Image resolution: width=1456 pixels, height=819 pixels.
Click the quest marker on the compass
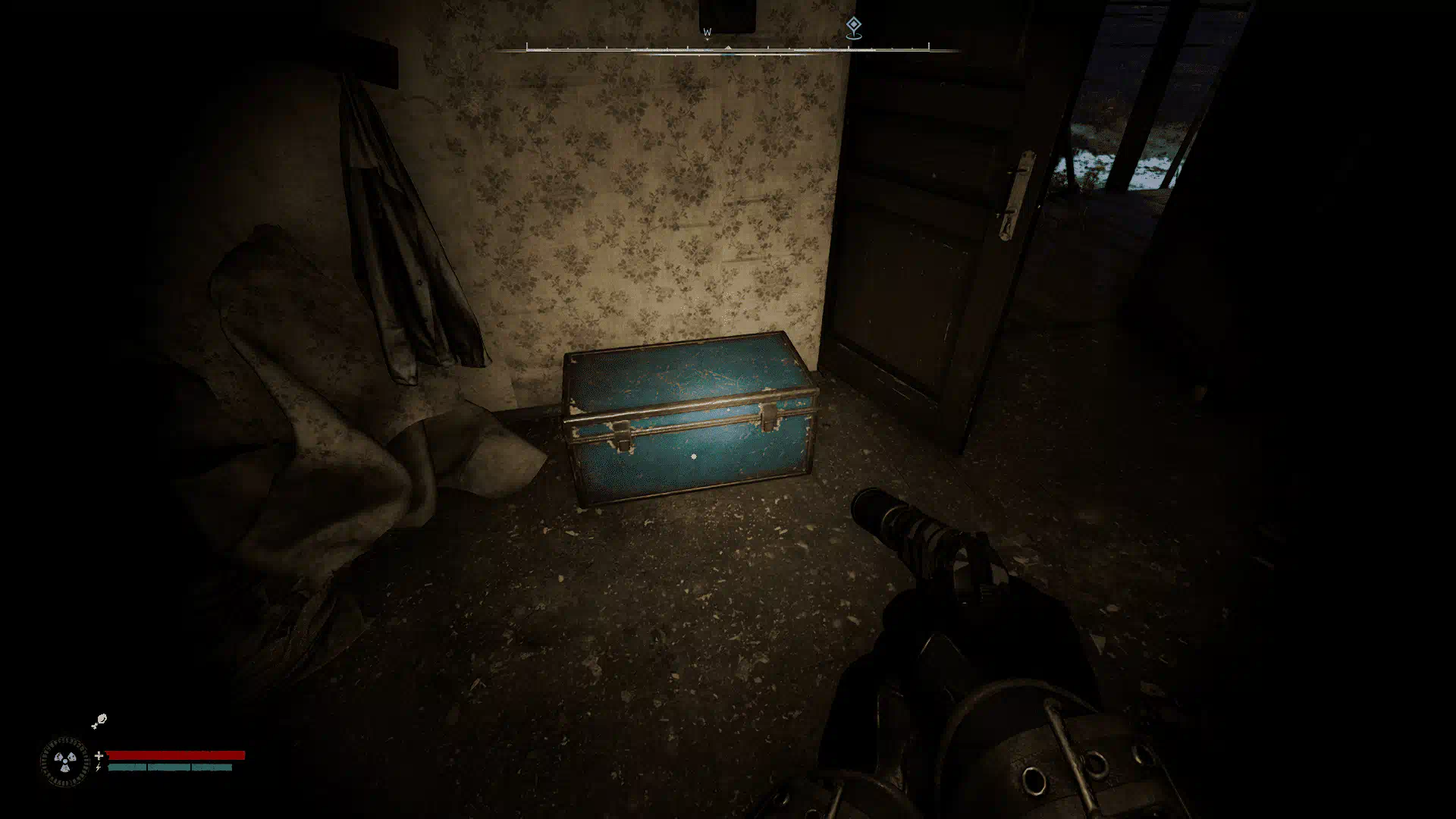(853, 27)
